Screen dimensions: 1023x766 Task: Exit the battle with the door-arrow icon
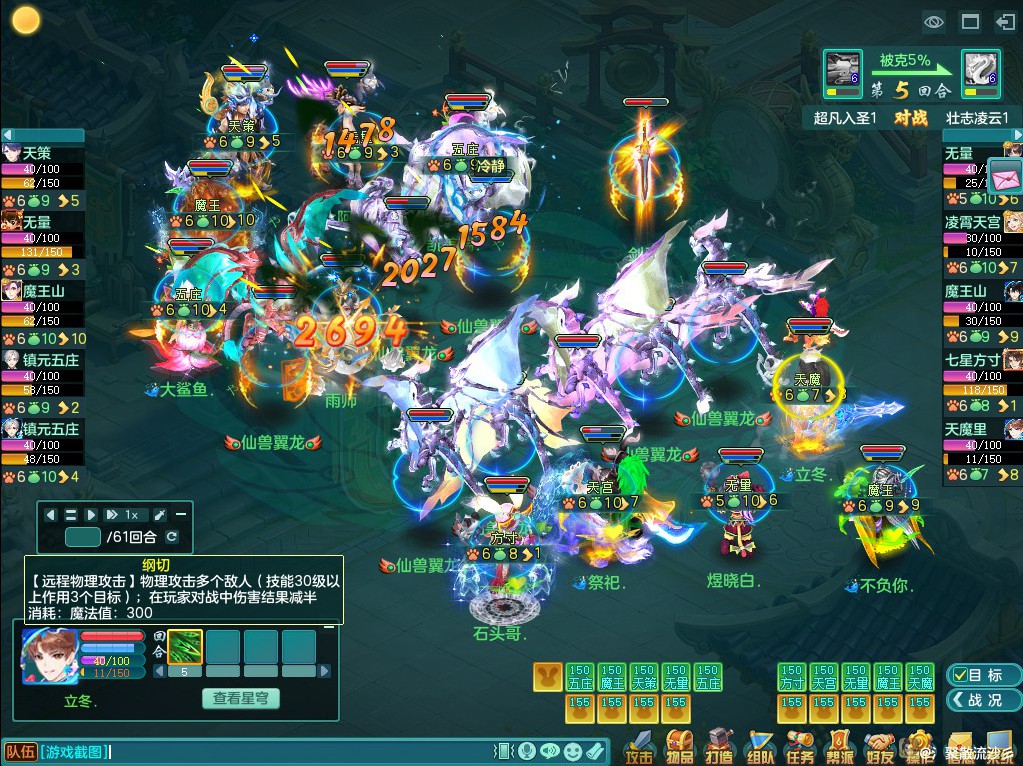pyautogui.click(x=1004, y=21)
